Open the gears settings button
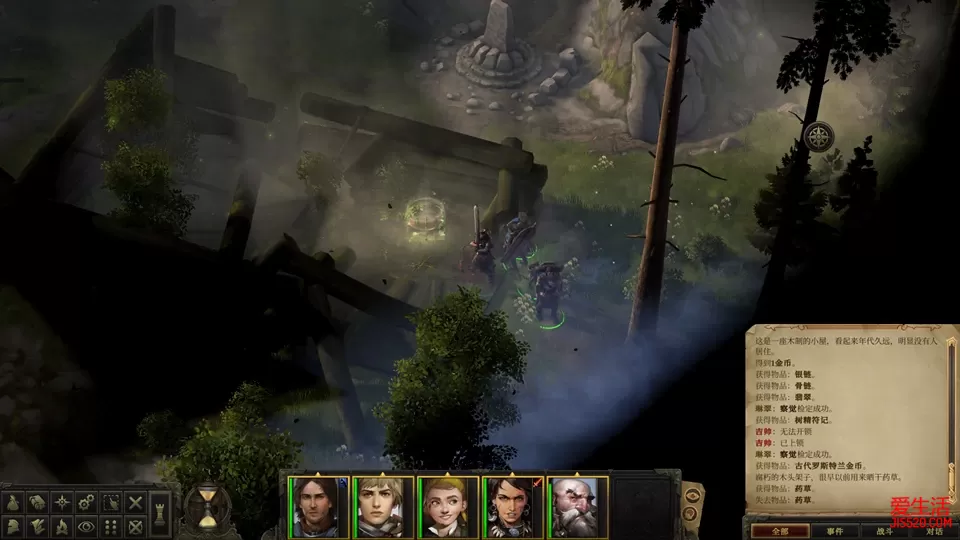This screenshot has height=540, width=960. 86,503
